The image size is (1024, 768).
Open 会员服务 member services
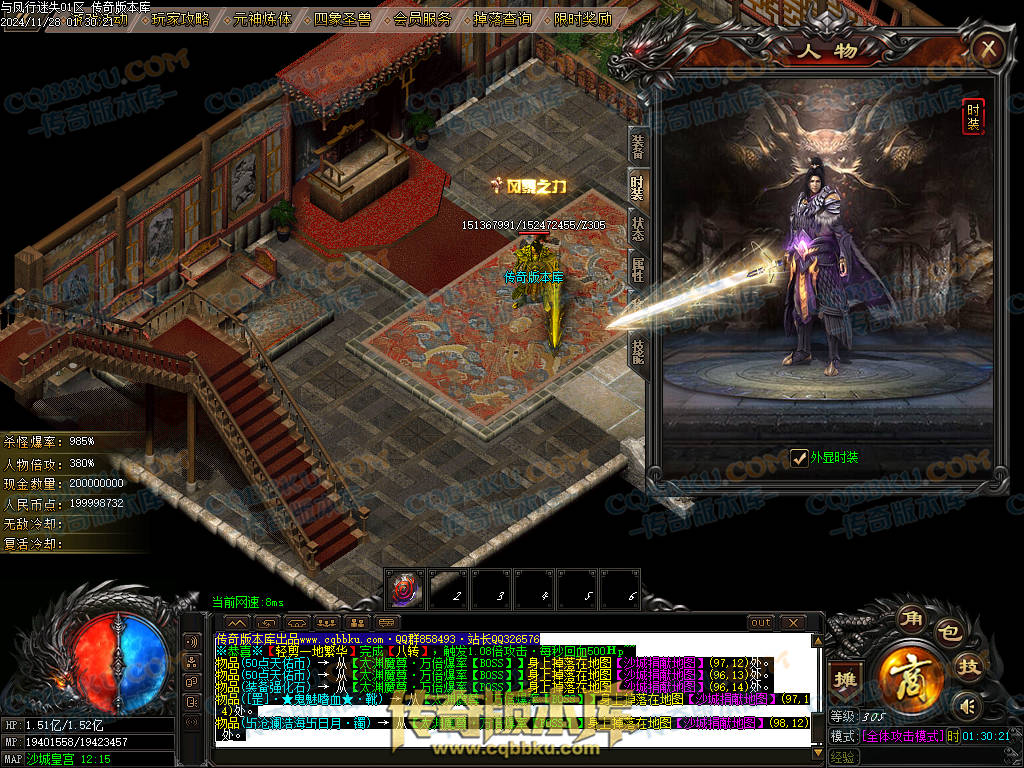click(423, 19)
